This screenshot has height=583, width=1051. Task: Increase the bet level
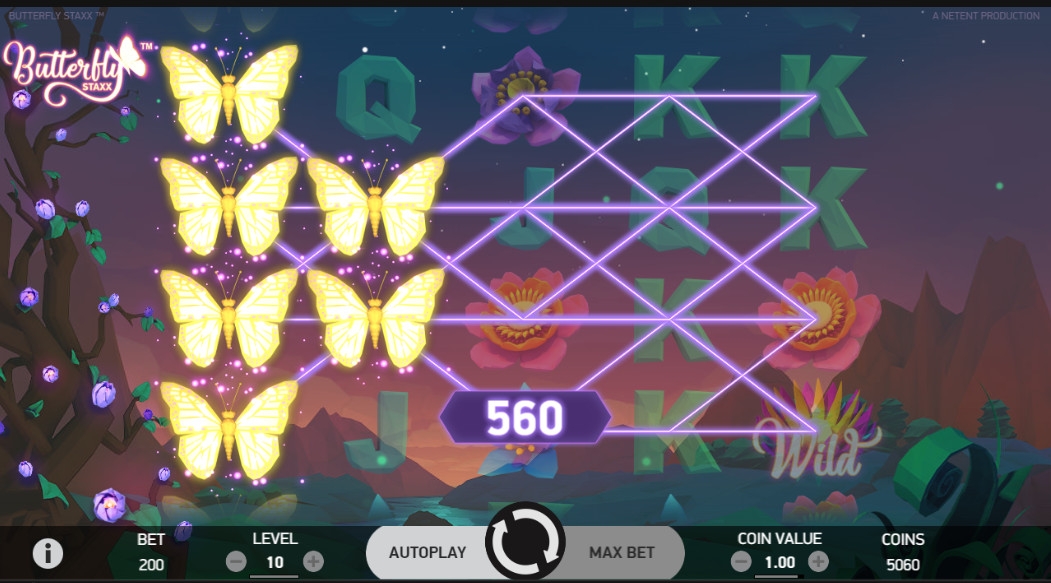click(x=313, y=561)
